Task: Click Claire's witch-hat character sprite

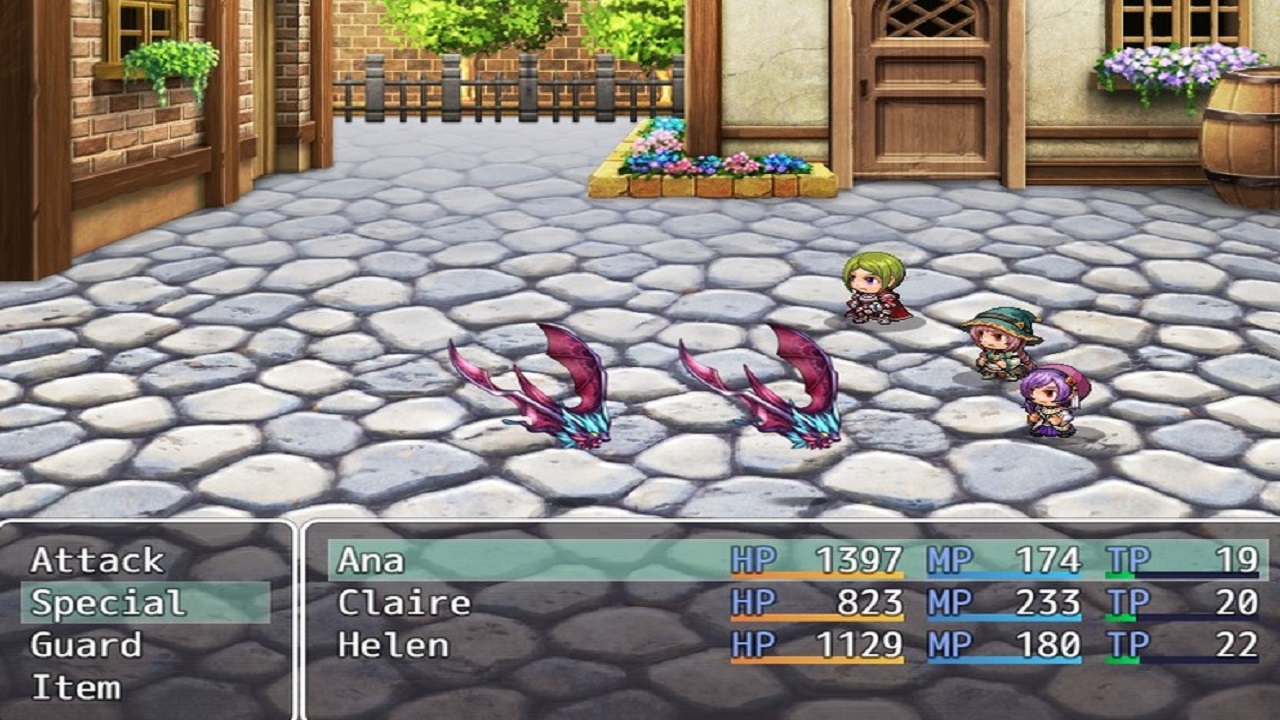Action: tap(1000, 345)
